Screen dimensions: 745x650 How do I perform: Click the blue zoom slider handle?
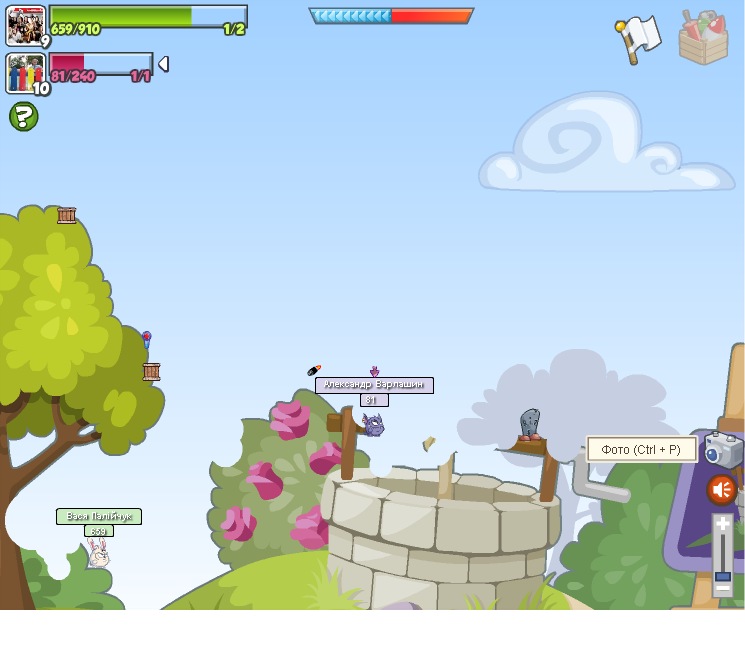click(722, 576)
